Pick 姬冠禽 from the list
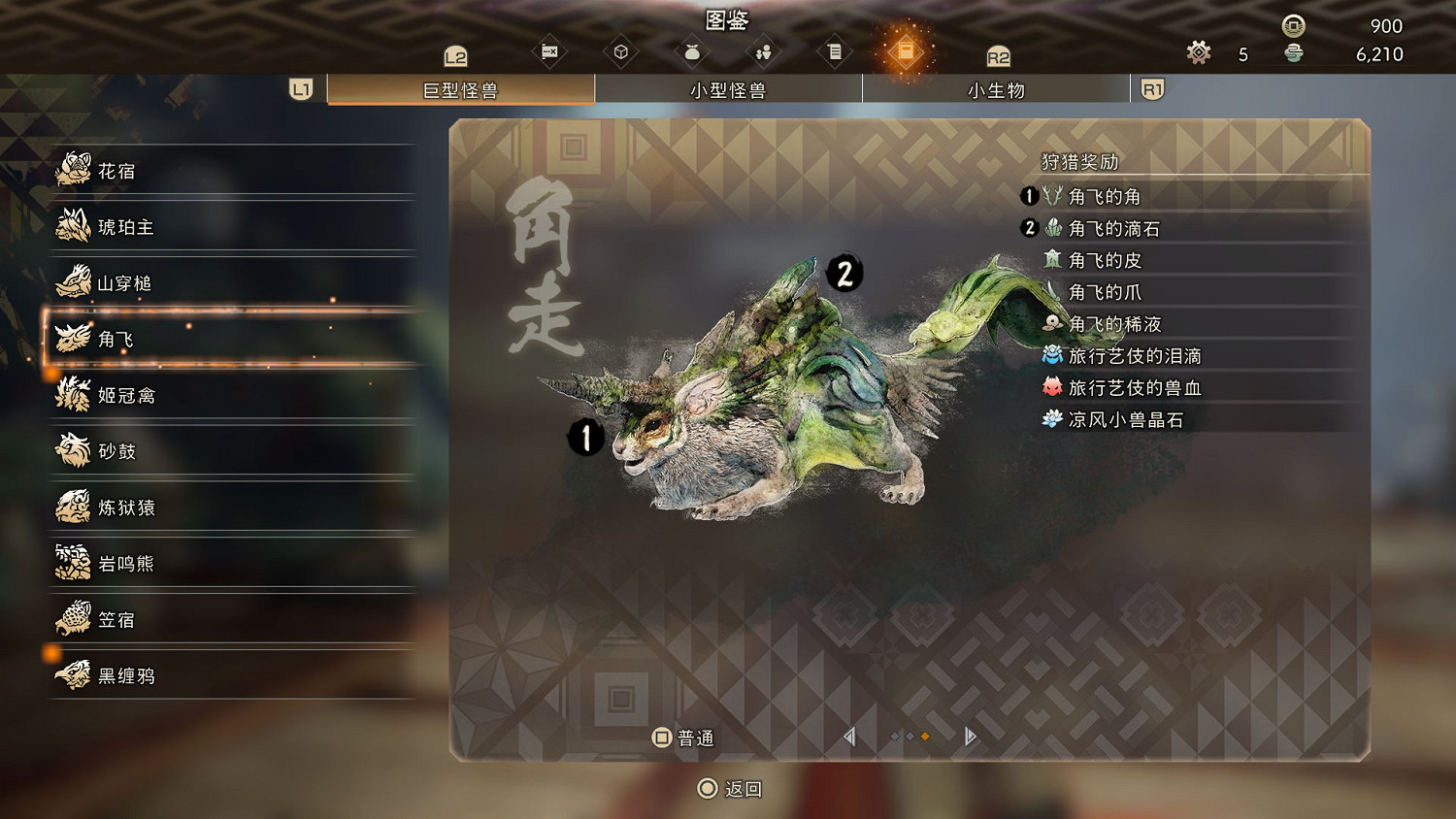 click(x=233, y=395)
